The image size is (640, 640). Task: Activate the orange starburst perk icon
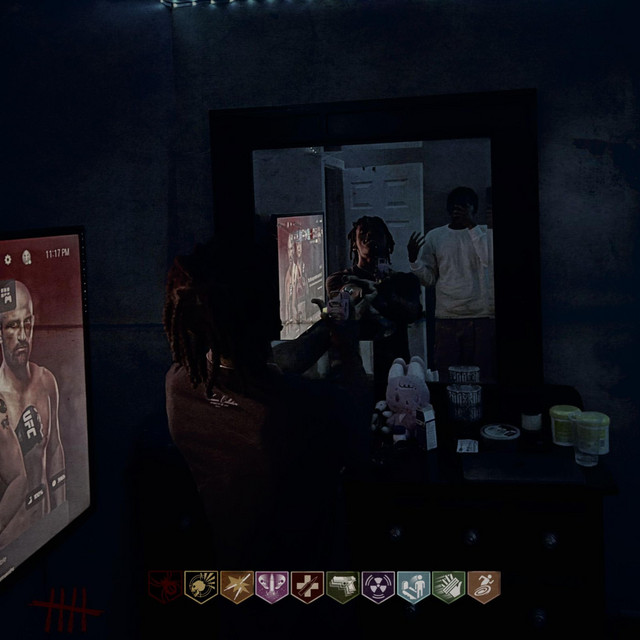237,586
